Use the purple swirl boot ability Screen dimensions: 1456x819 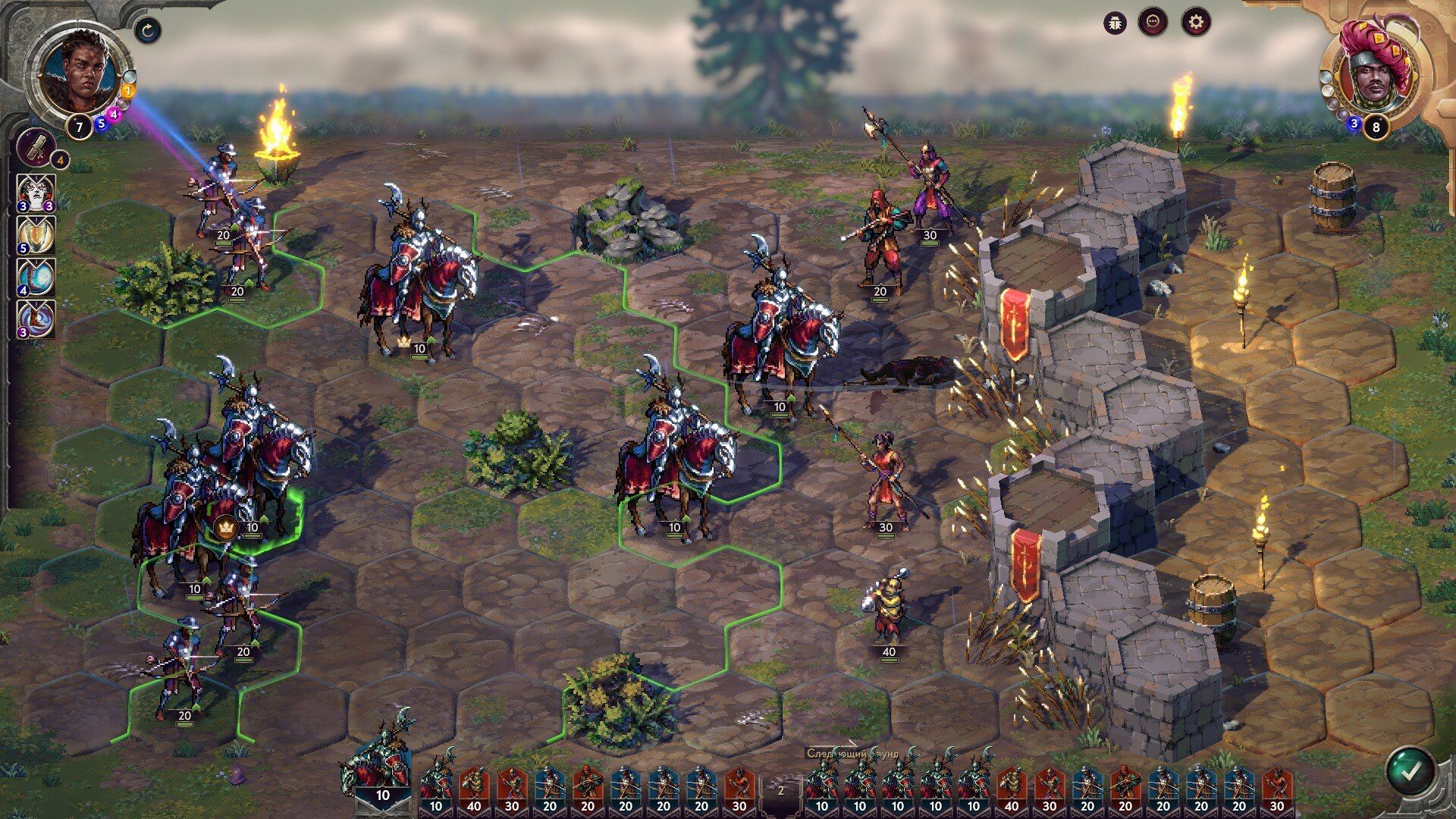(36, 318)
